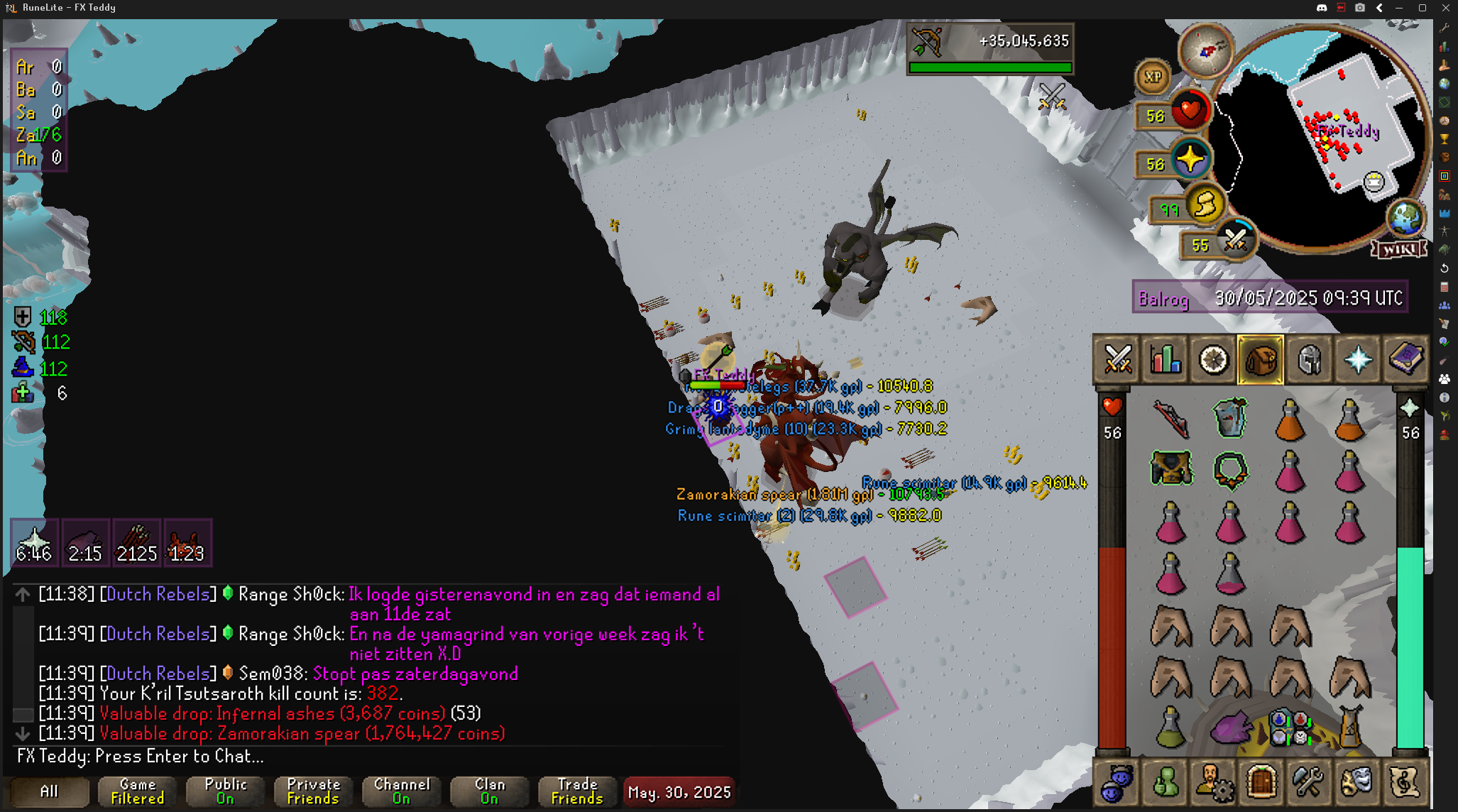Open the Quest List tab
This screenshot has height=812, width=1458.
pyautogui.click(x=1213, y=359)
